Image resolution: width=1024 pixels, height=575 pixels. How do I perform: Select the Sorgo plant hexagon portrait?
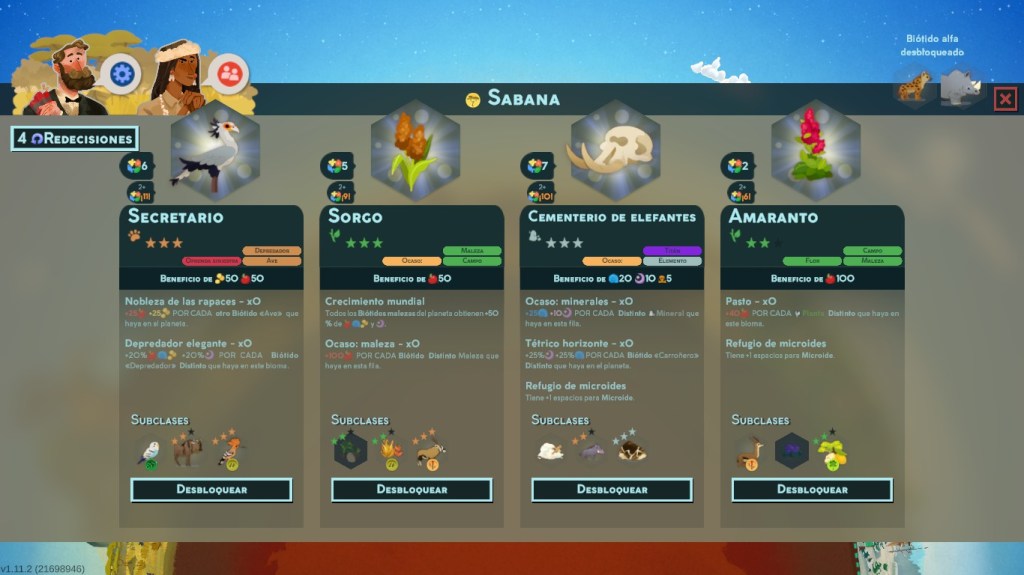point(414,152)
